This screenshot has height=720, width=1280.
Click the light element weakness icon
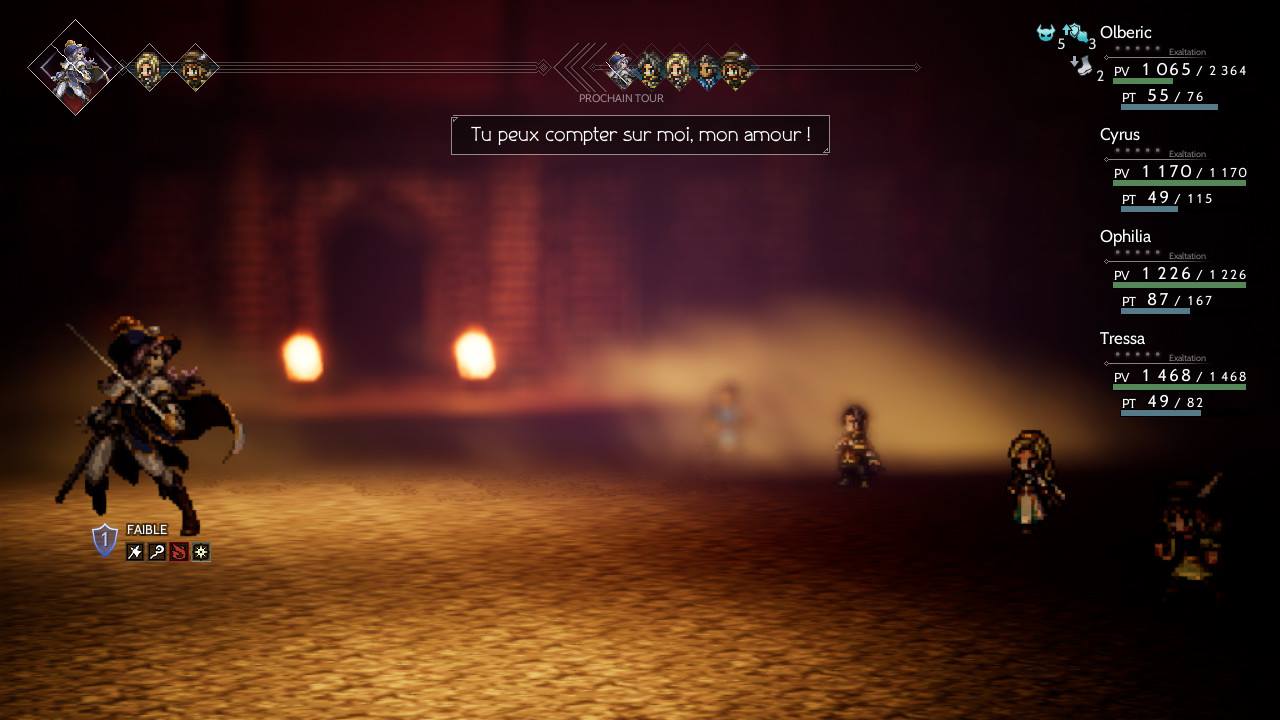coord(201,552)
